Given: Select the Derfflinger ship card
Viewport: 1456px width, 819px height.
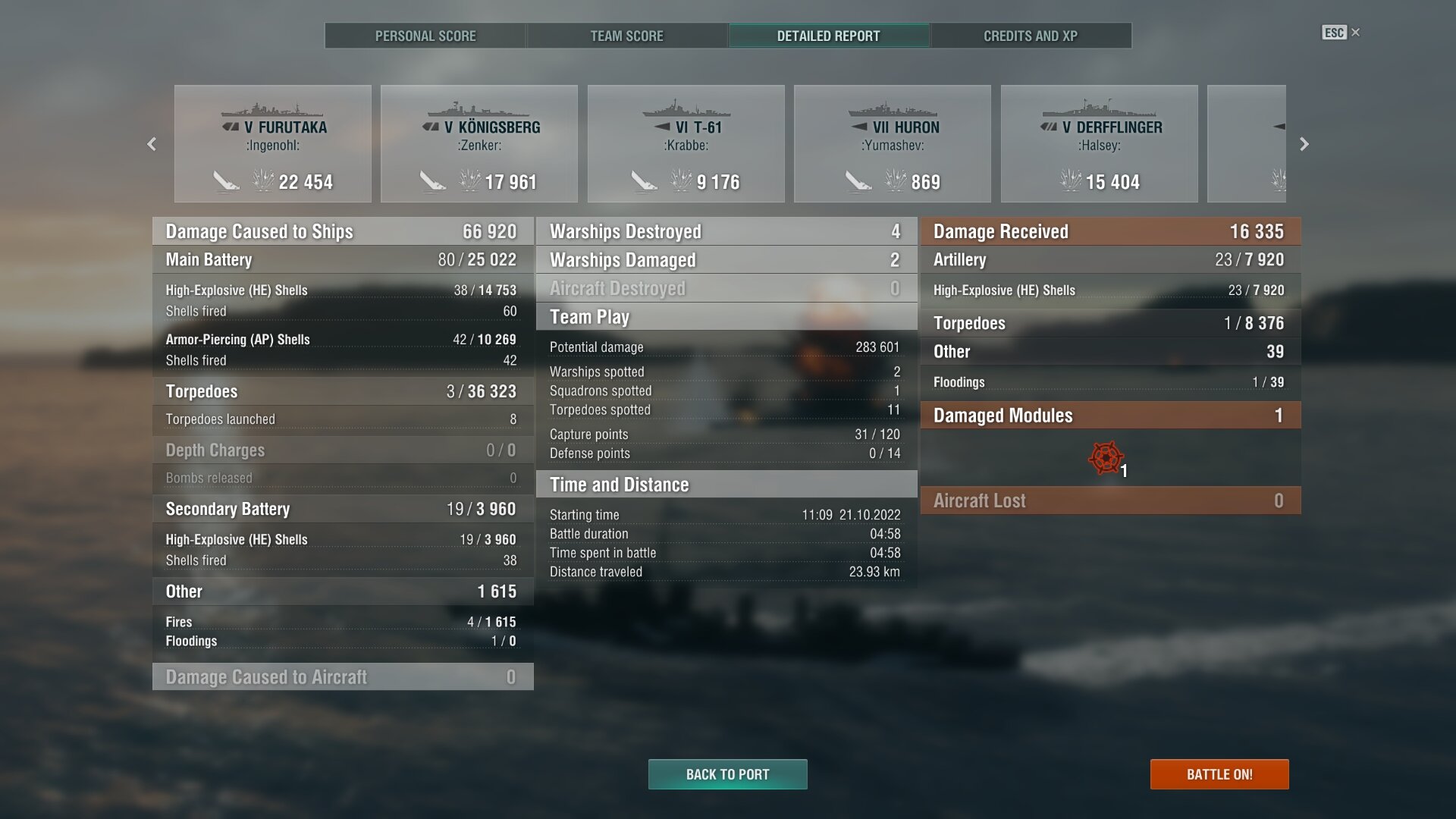Looking at the screenshot, I should click(x=1100, y=144).
